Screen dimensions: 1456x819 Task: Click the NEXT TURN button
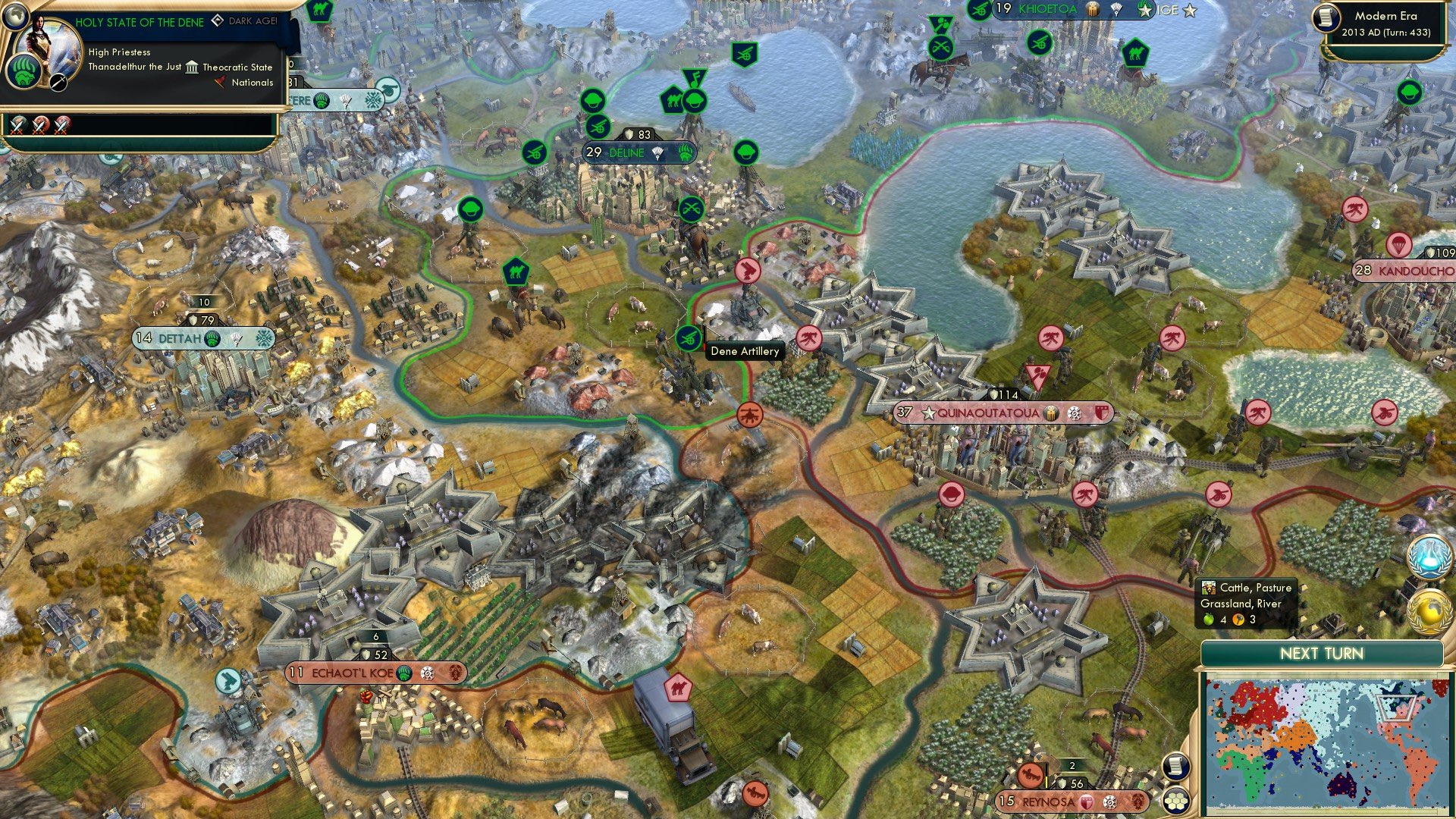coord(1323,654)
